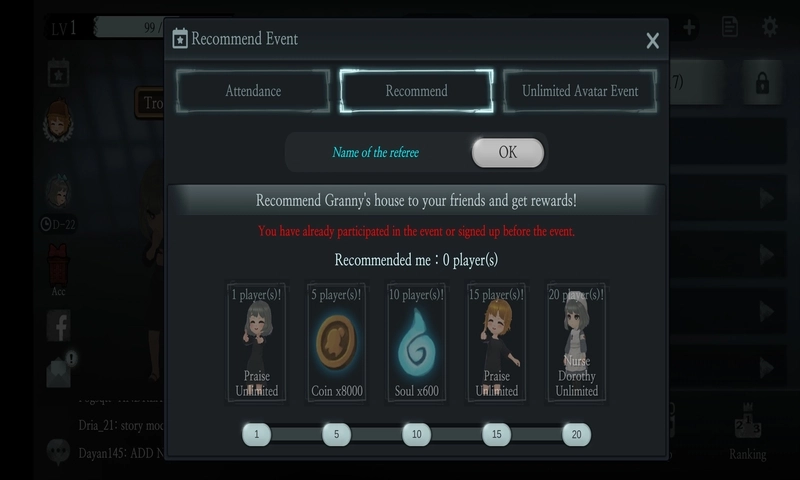800x480 pixels.
Task: Click the 10 milestone marker on progress bar
Action: pyautogui.click(x=416, y=434)
